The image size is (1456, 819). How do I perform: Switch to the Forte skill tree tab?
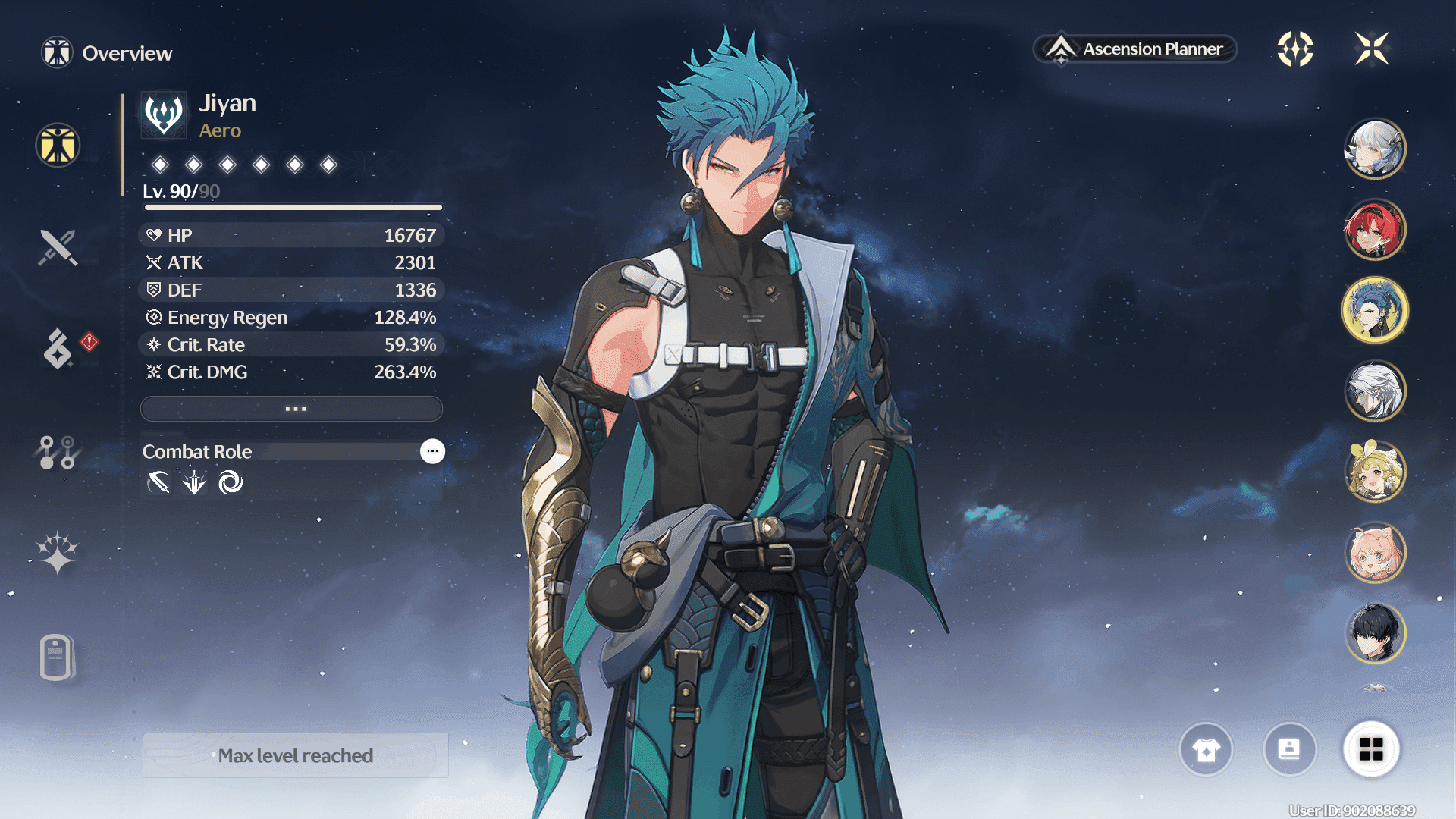pyautogui.click(x=57, y=452)
